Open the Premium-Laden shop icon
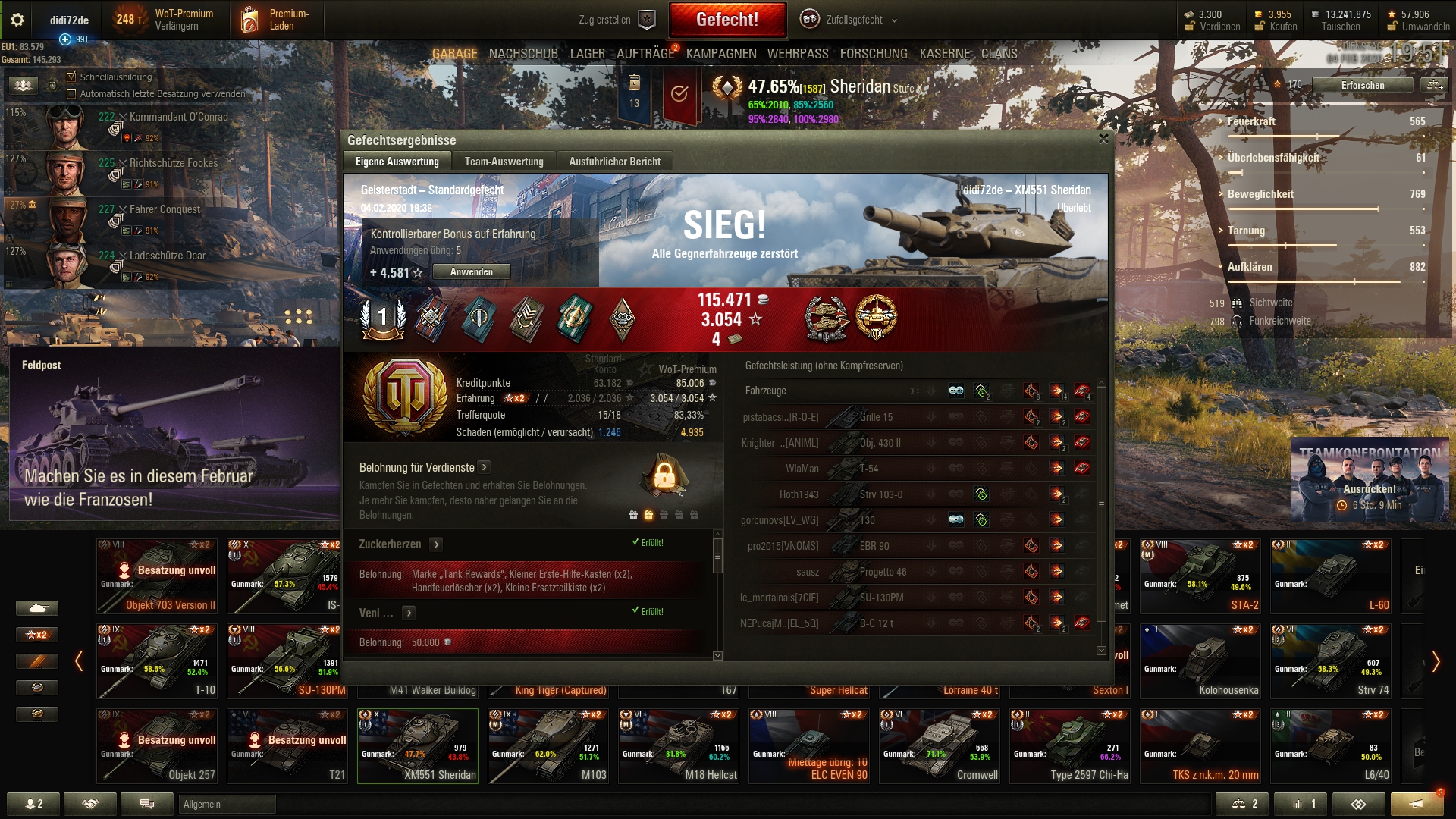The height and width of the screenshot is (819, 1456). click(250, 18)
